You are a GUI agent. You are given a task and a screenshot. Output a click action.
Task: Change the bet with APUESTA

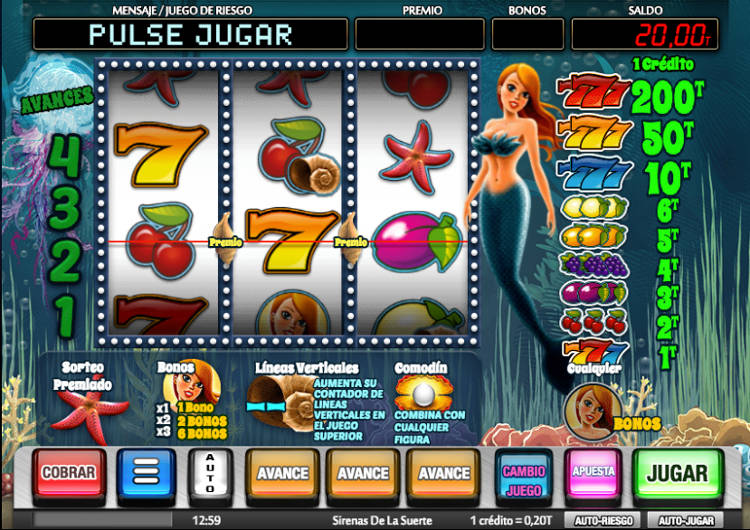(x=592, y=473)
